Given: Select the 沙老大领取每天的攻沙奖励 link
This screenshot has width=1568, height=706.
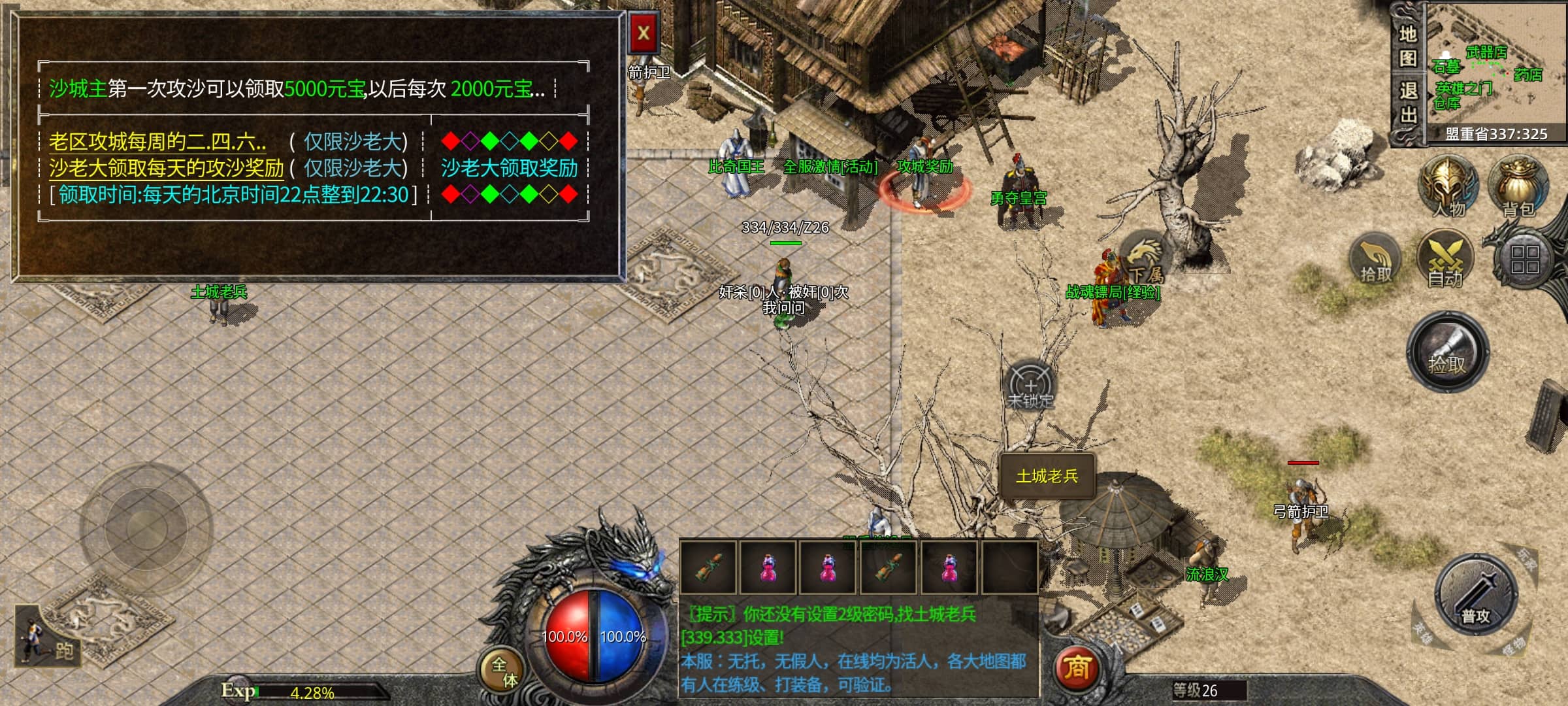Looking at the screenshot, I should pyautogui.click(x=166, y=168).
